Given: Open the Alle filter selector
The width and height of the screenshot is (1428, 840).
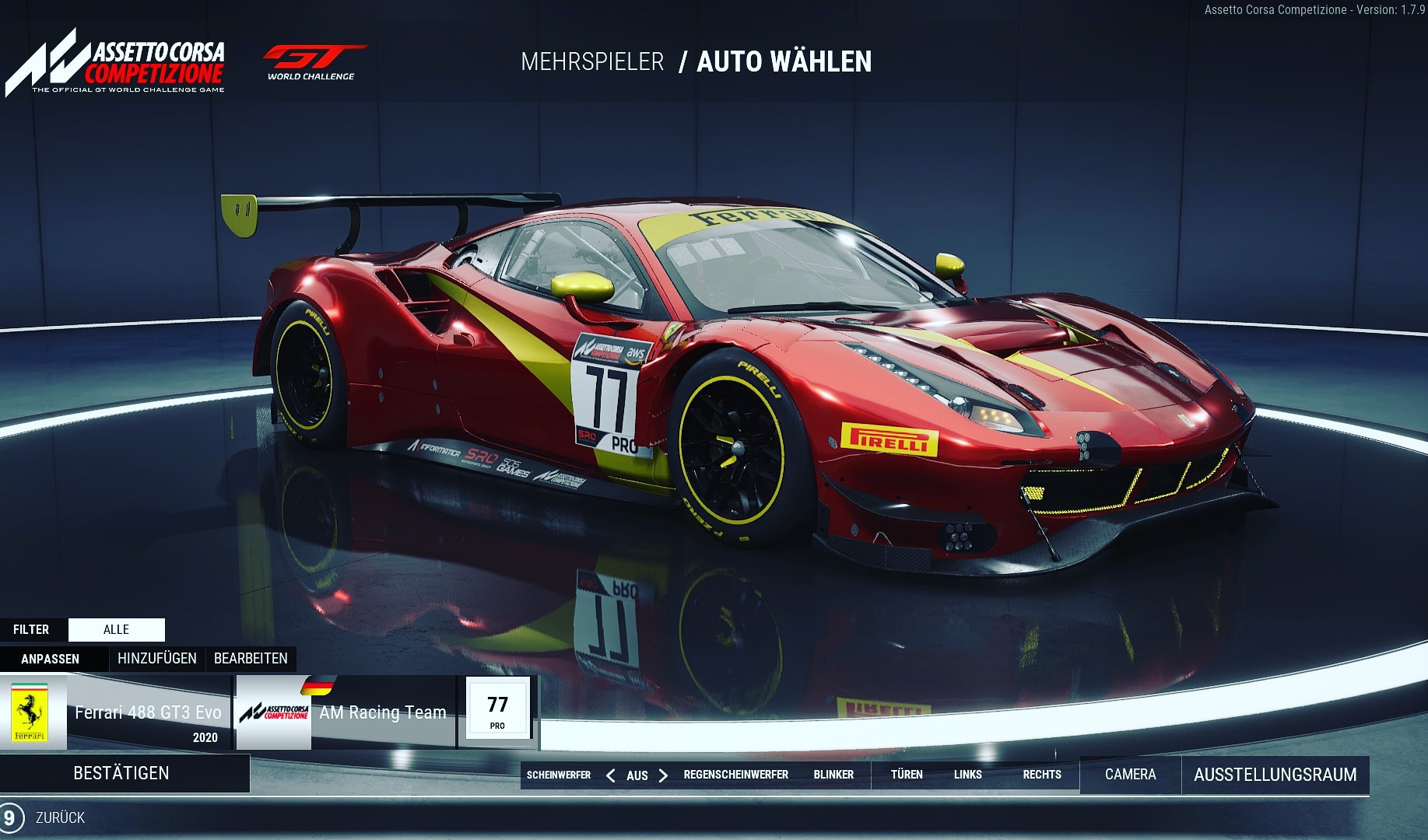Looking at the screenshot, I should (x=116, y=629).
